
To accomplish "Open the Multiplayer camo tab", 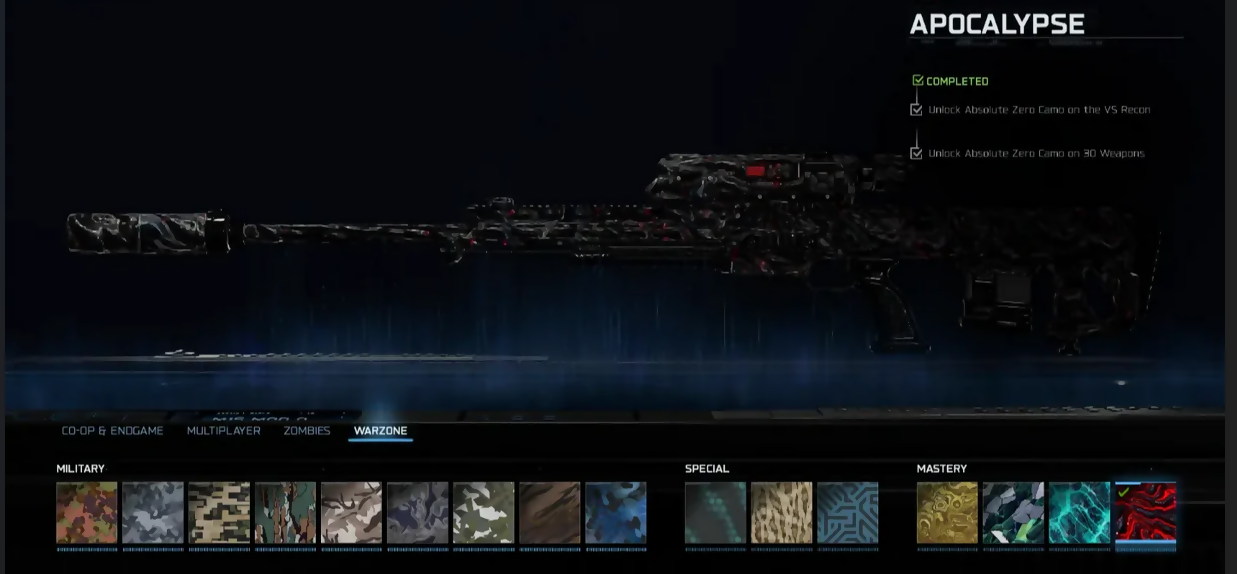I will 223,431.
